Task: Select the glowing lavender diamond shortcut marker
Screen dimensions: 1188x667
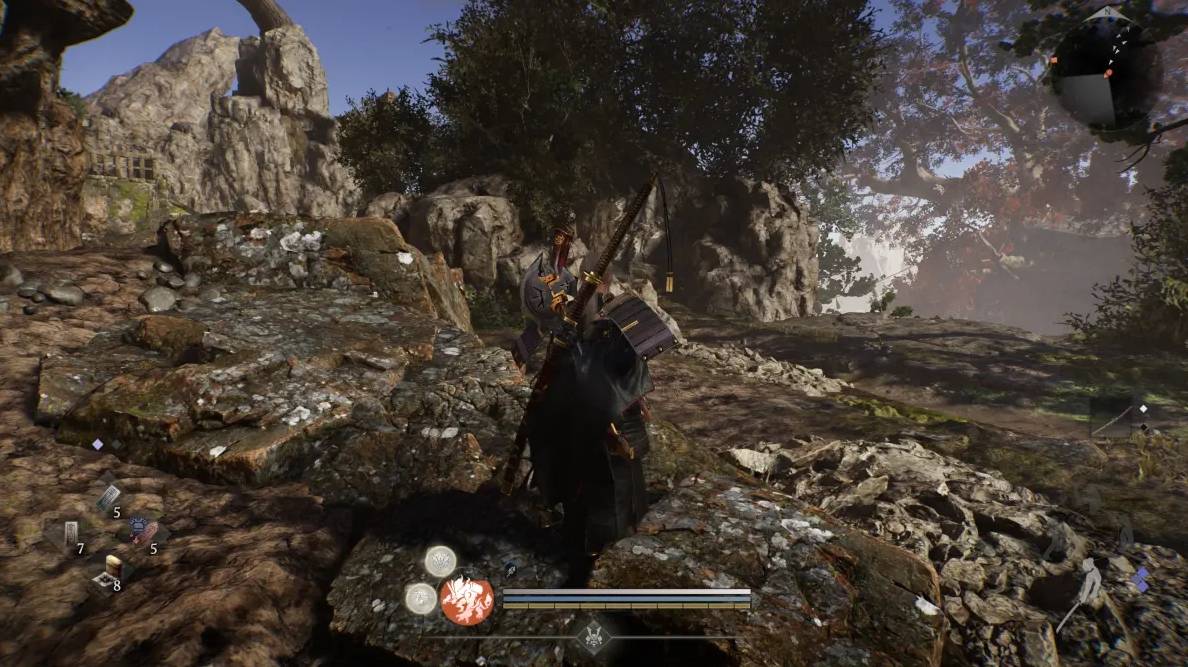Action: click(98, 444)
